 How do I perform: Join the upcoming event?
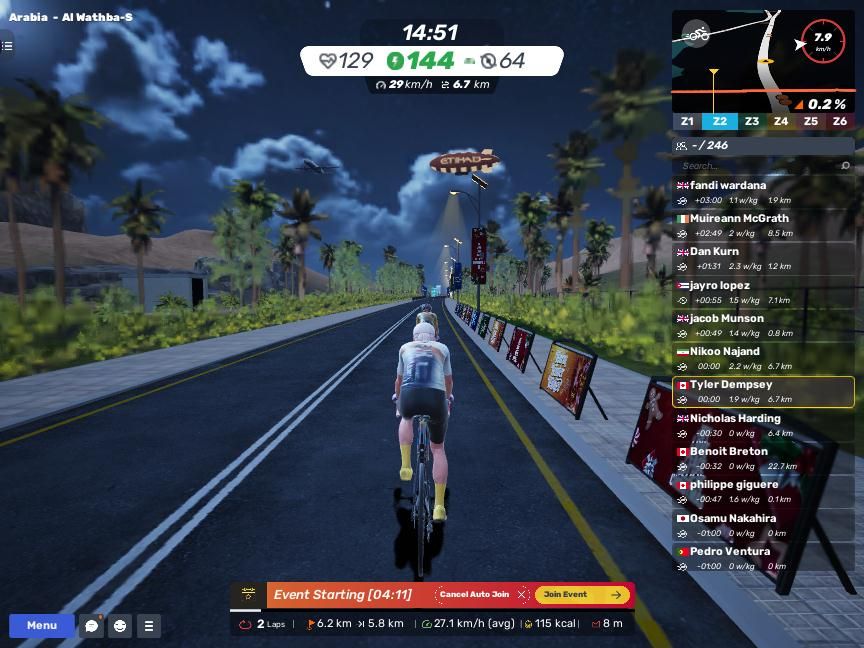(x=582, y=595)
